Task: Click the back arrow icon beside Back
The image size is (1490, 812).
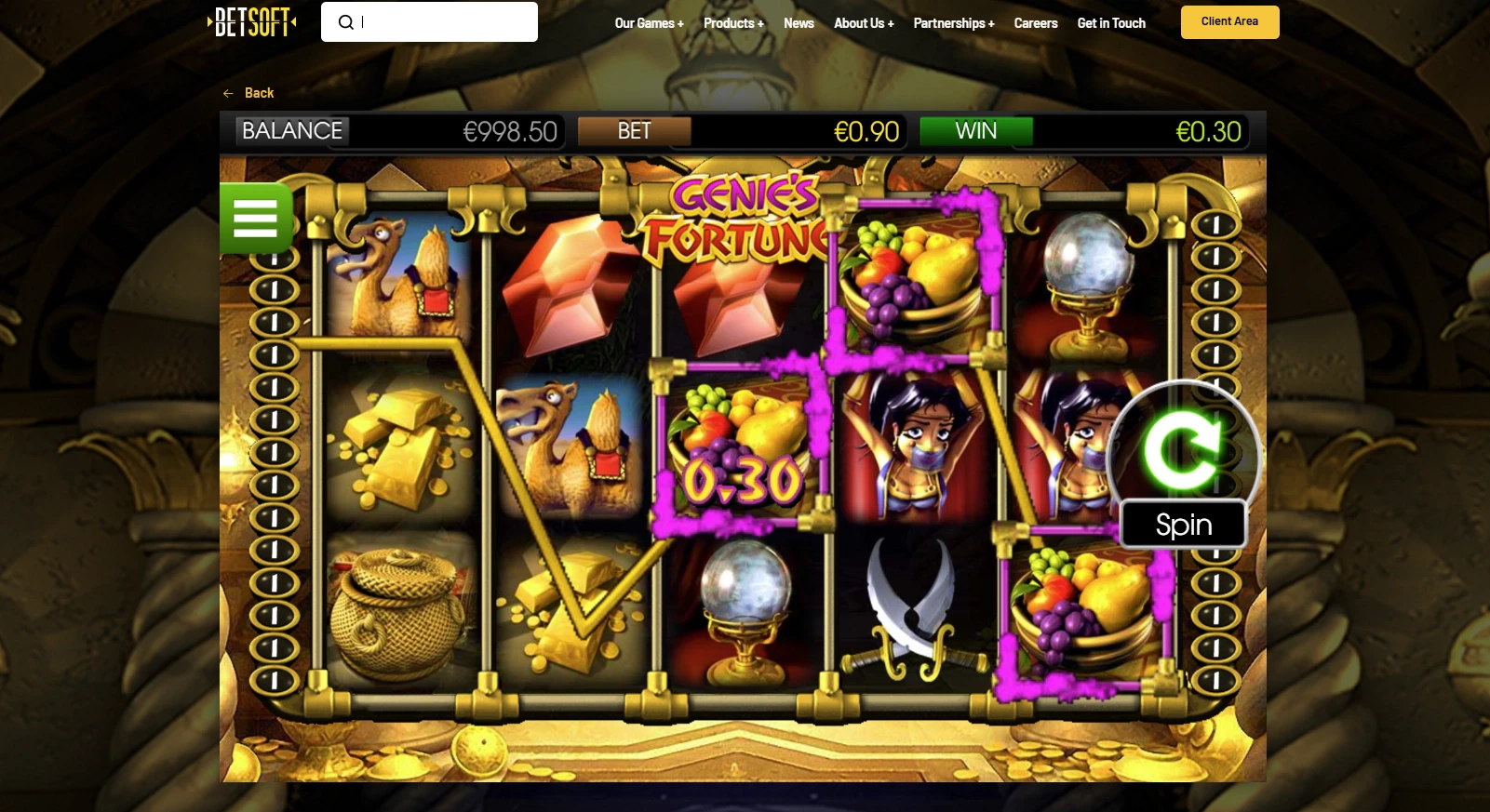Action: click(228, 93)
